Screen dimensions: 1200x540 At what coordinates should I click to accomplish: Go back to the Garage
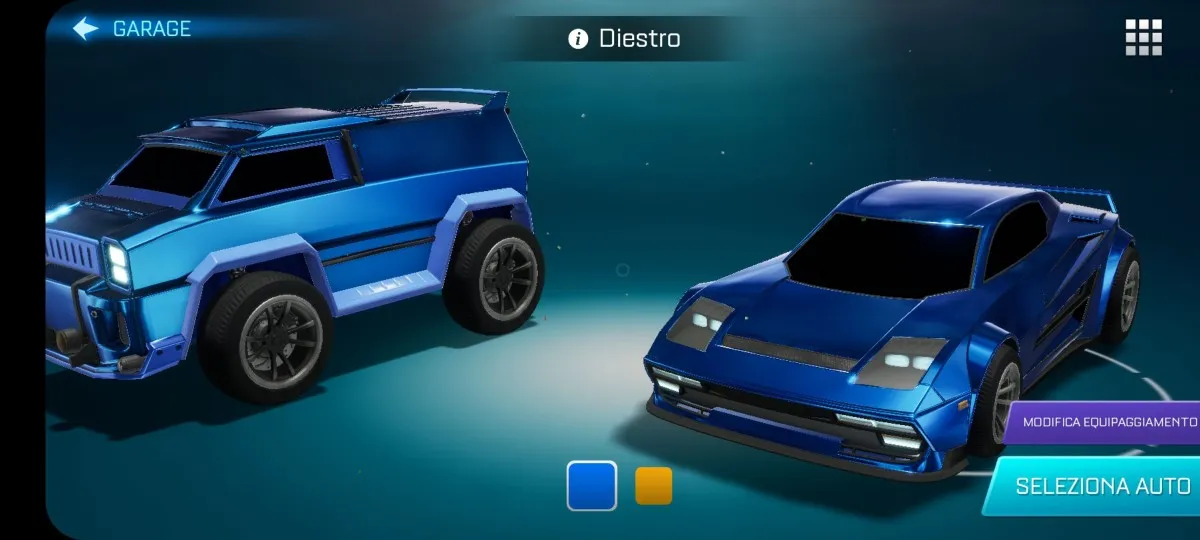point(132,28)
